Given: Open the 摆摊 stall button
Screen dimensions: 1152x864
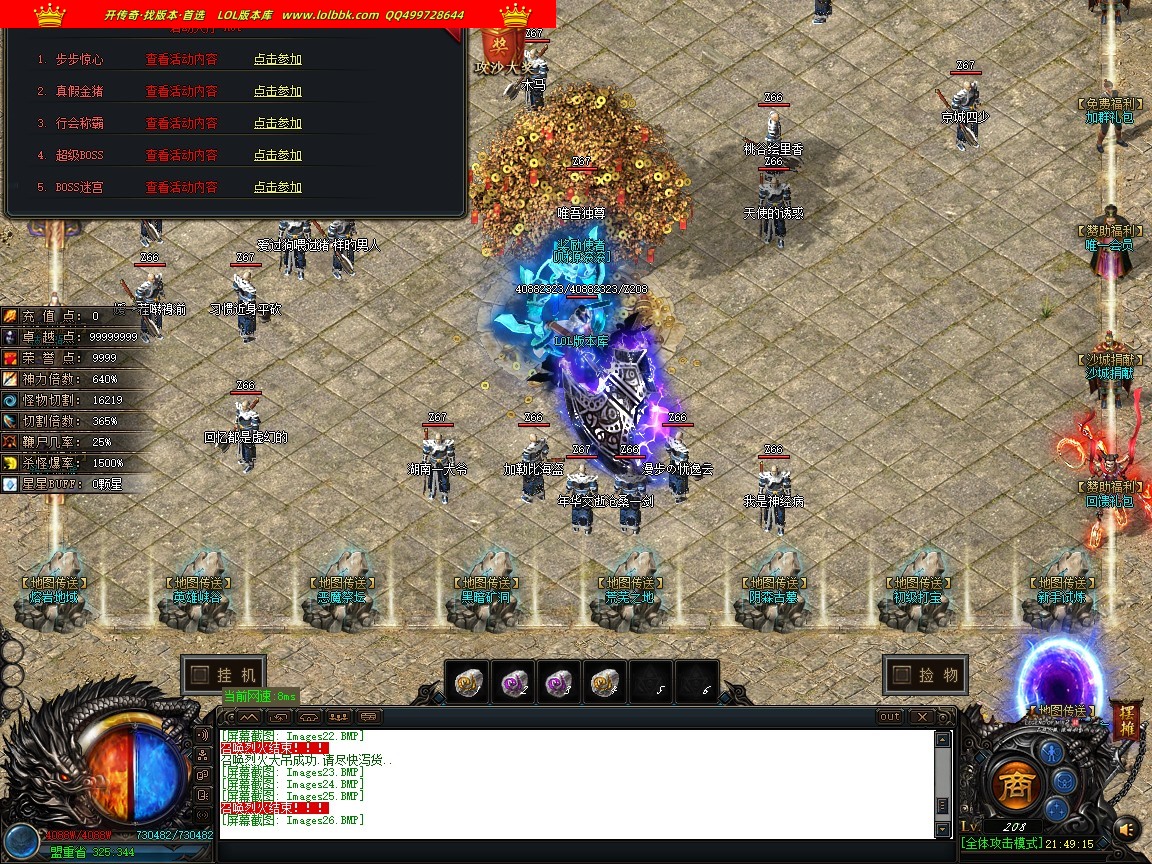Looking at the screenshot, I should (x=1127, y=720).
